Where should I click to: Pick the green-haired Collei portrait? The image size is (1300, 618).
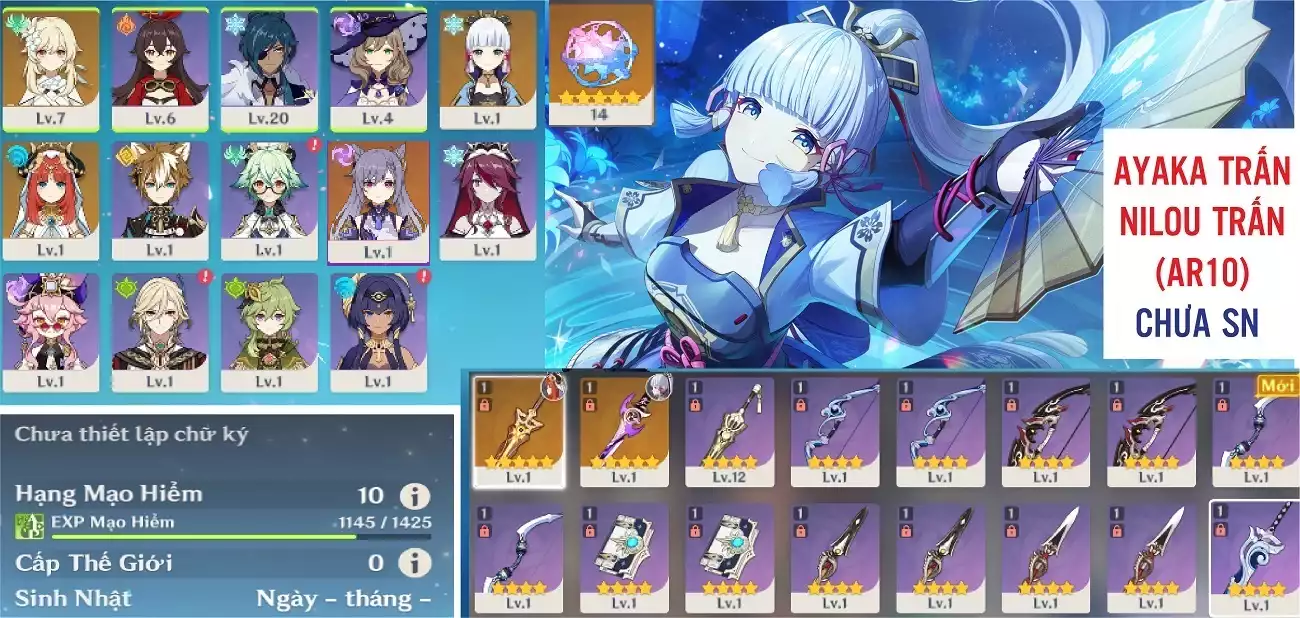coord(268,332)
